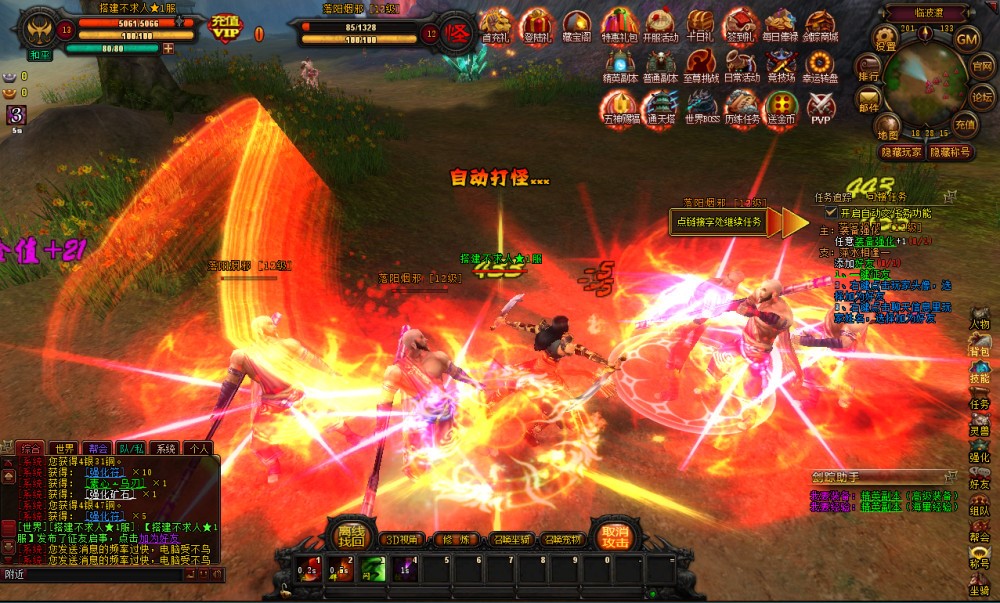Toggle the auto-accept quest checkbox

point(831,213)
